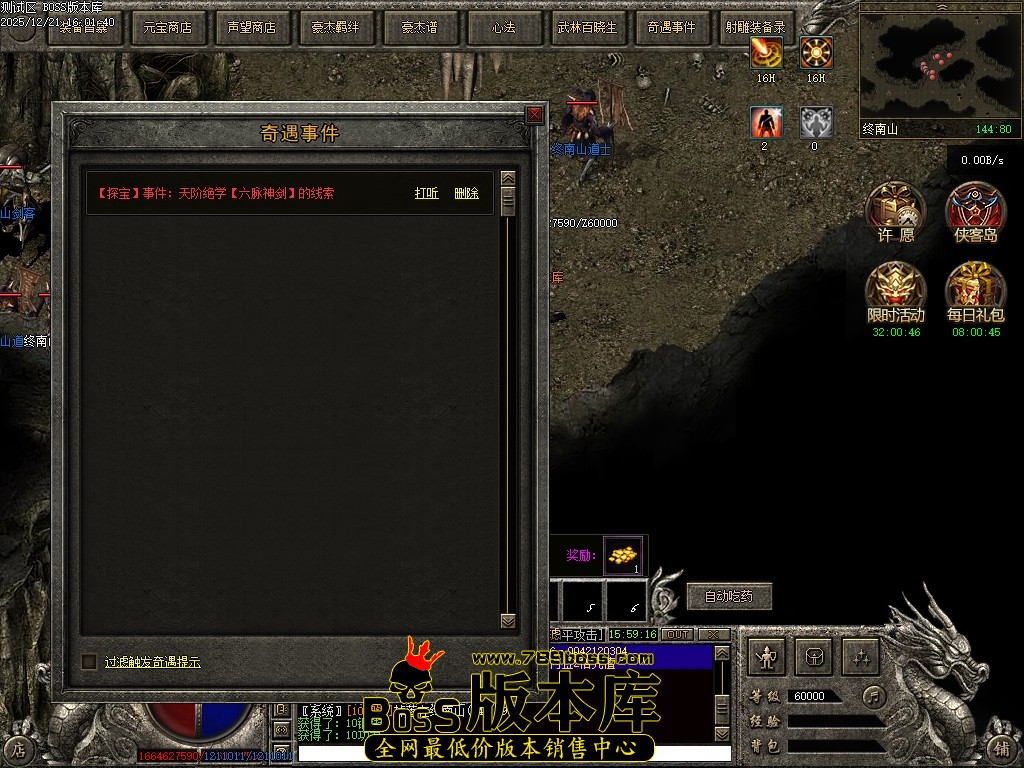The height and width of the screenshot is (768, 1024).
Task: Select the 豪杰羁绊 menu button
Action: coord(336,28)
